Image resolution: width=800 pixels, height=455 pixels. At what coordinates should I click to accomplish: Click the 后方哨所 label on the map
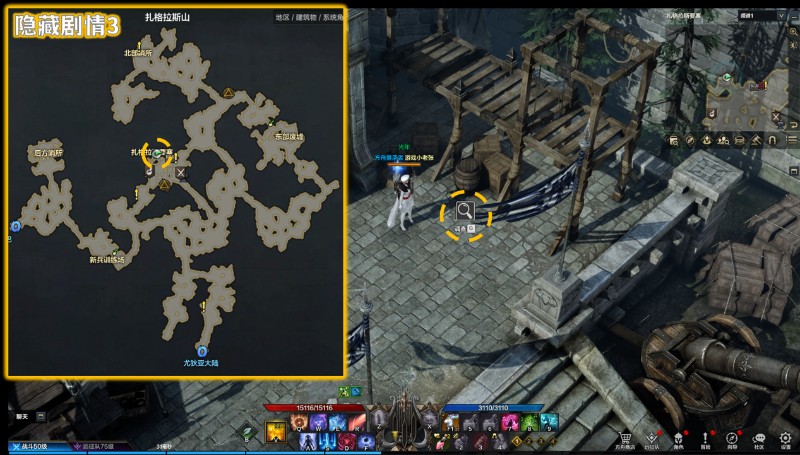(48, 153)
